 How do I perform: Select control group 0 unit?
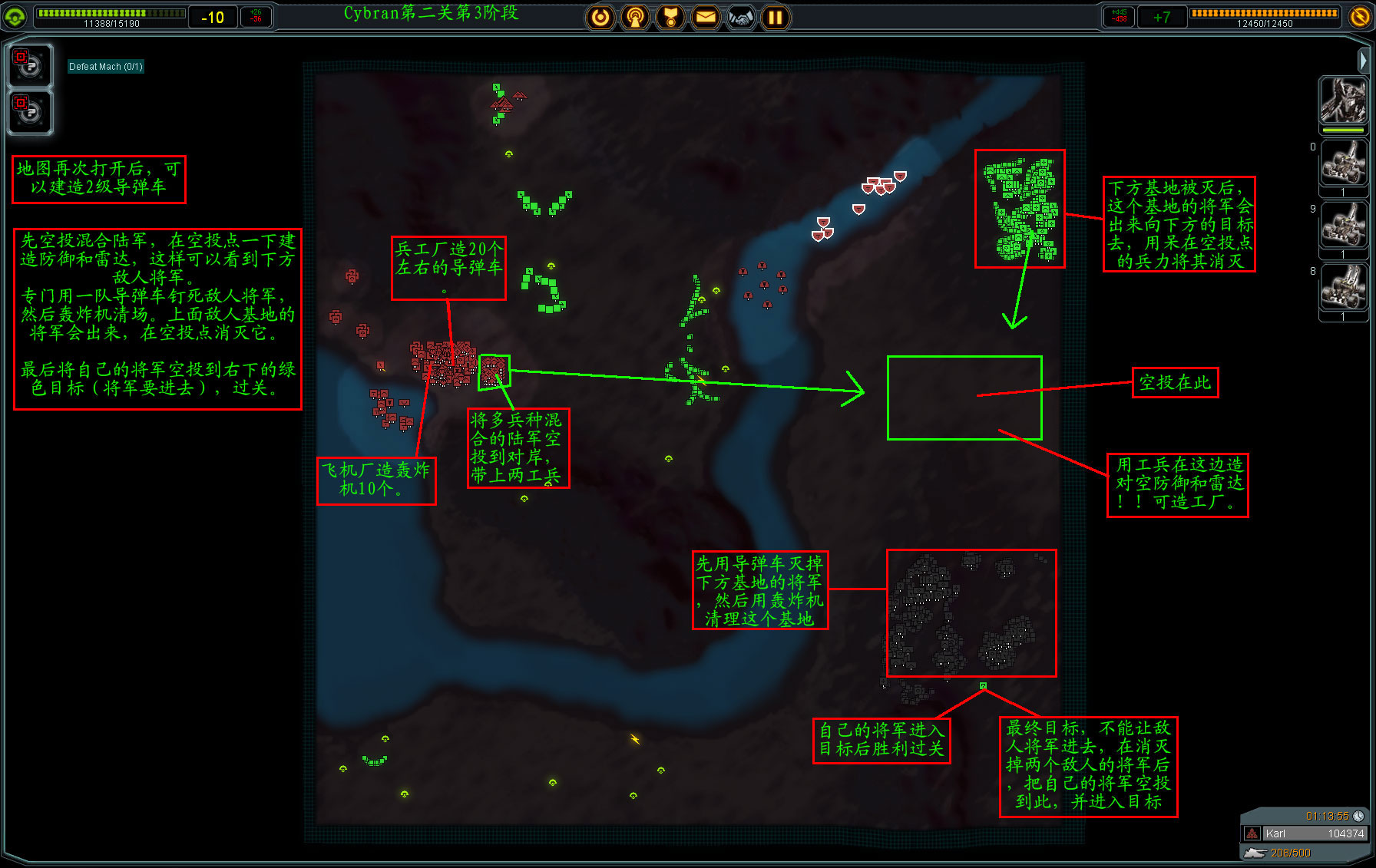(1342, 163)
